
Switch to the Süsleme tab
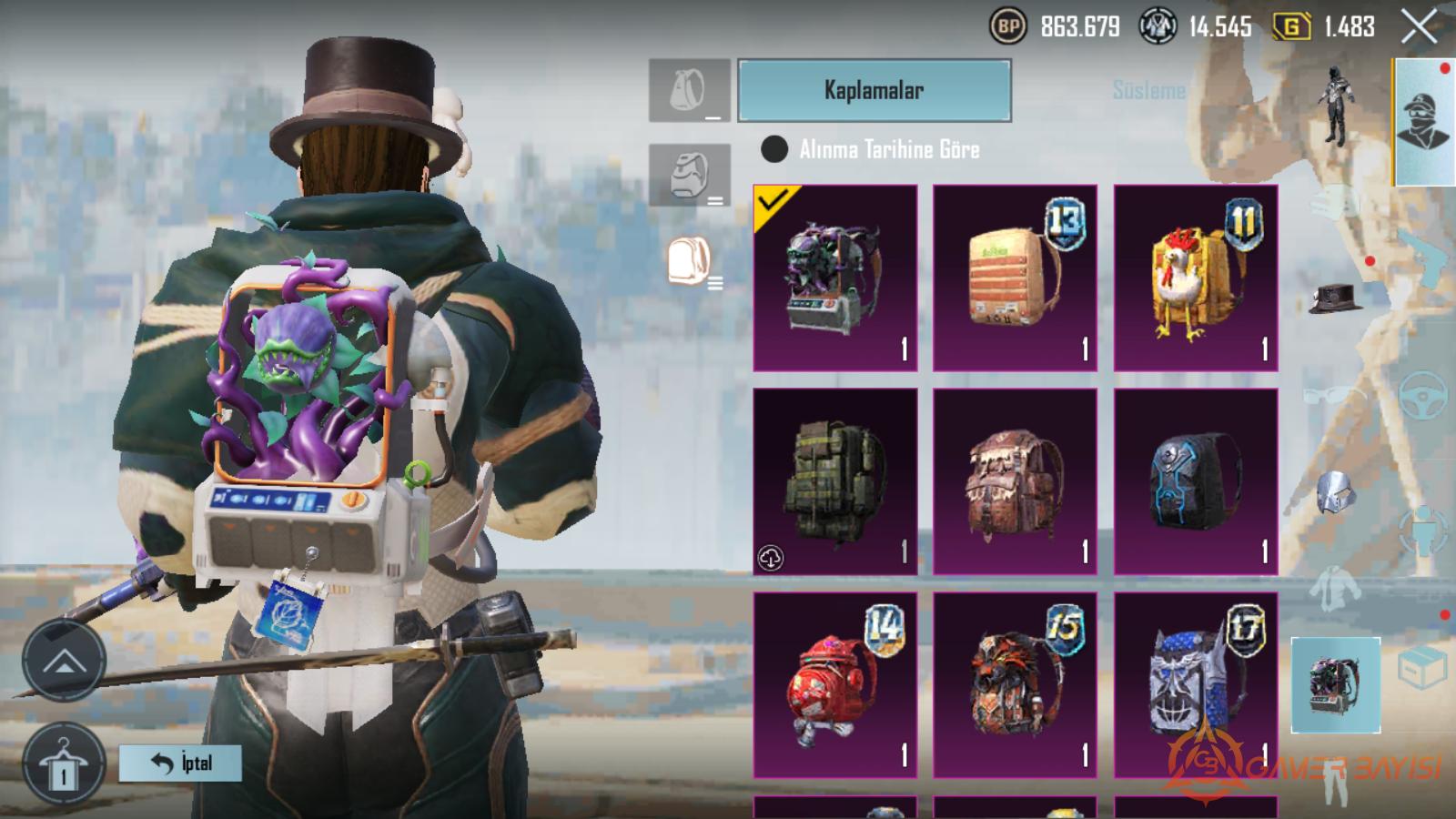(x=1148, y=90)
